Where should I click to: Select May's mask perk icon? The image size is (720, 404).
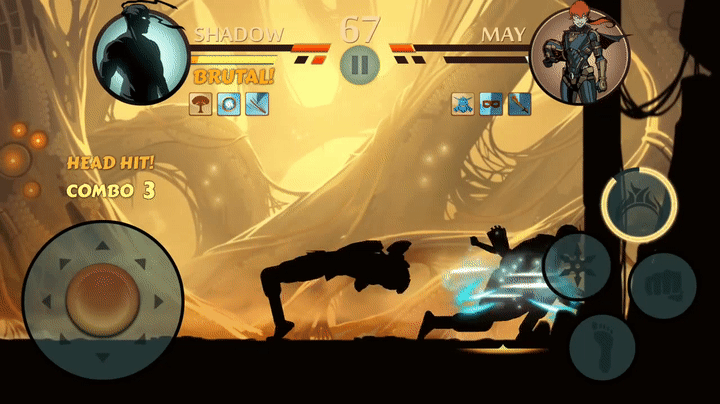coord(491,103)
